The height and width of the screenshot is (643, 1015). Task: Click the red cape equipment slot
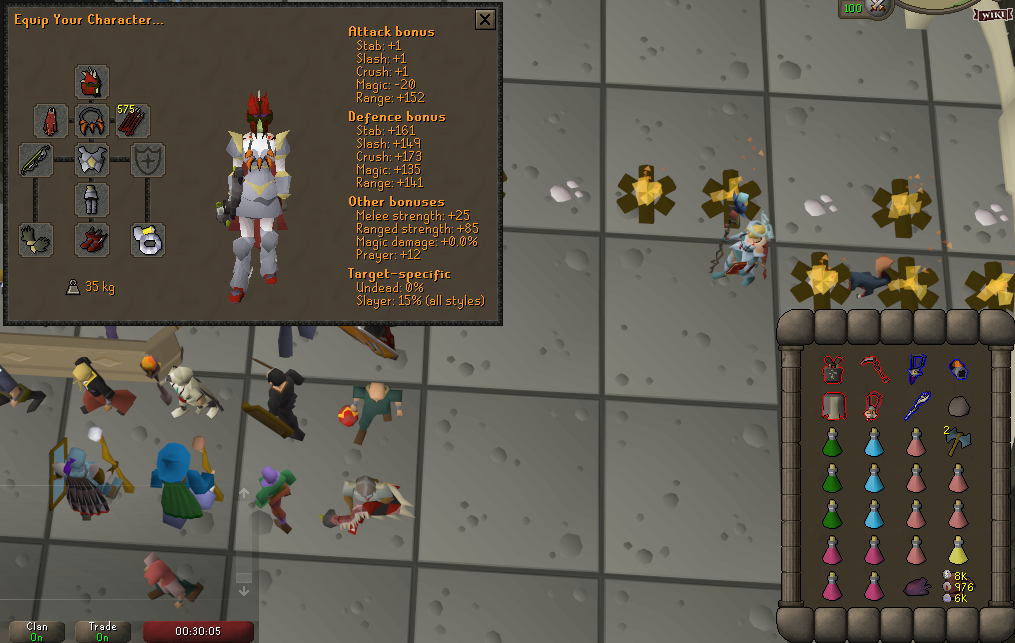[x=50, y=121]
